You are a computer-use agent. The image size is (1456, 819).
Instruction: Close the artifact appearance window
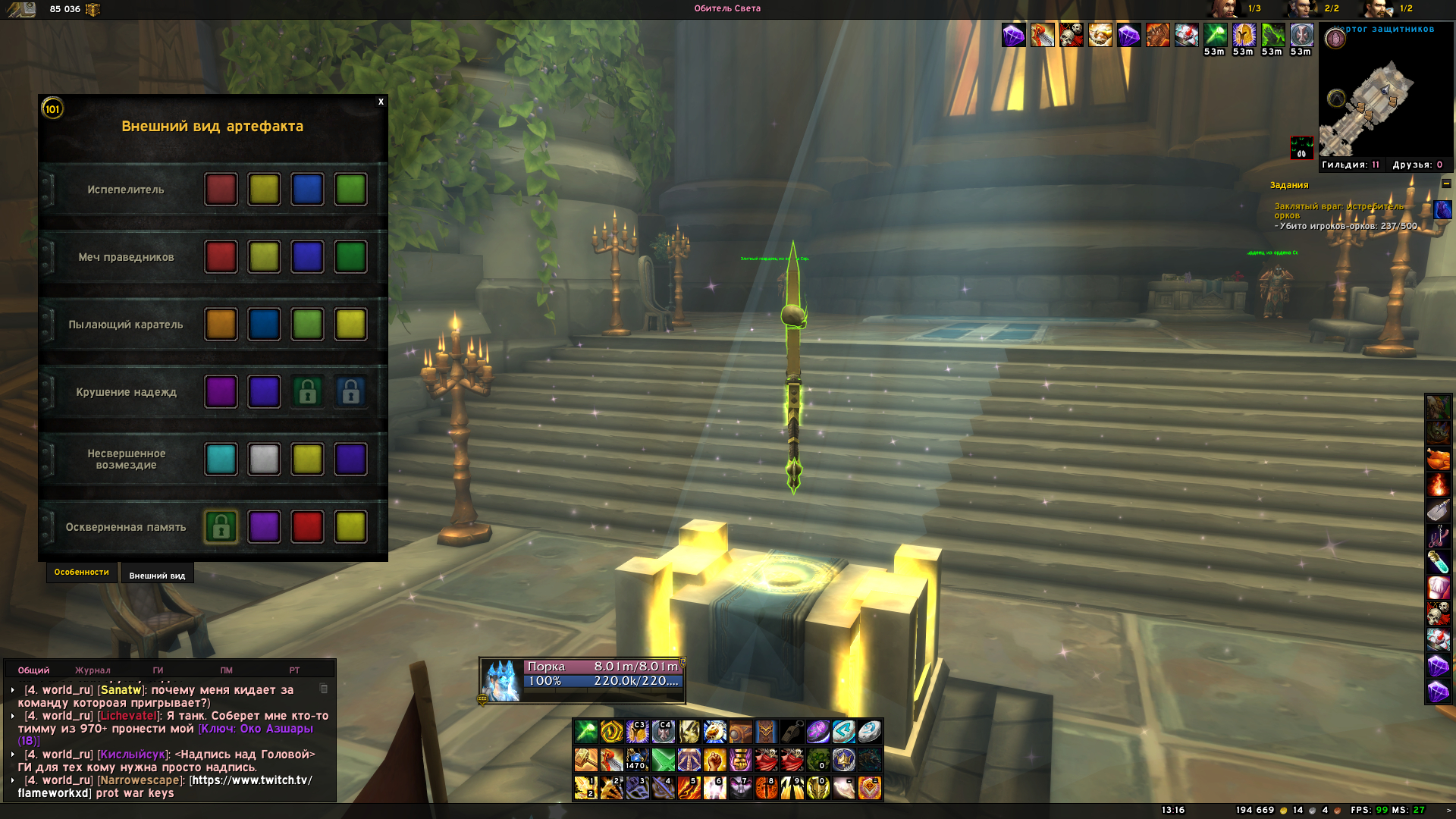coord(381,102)
